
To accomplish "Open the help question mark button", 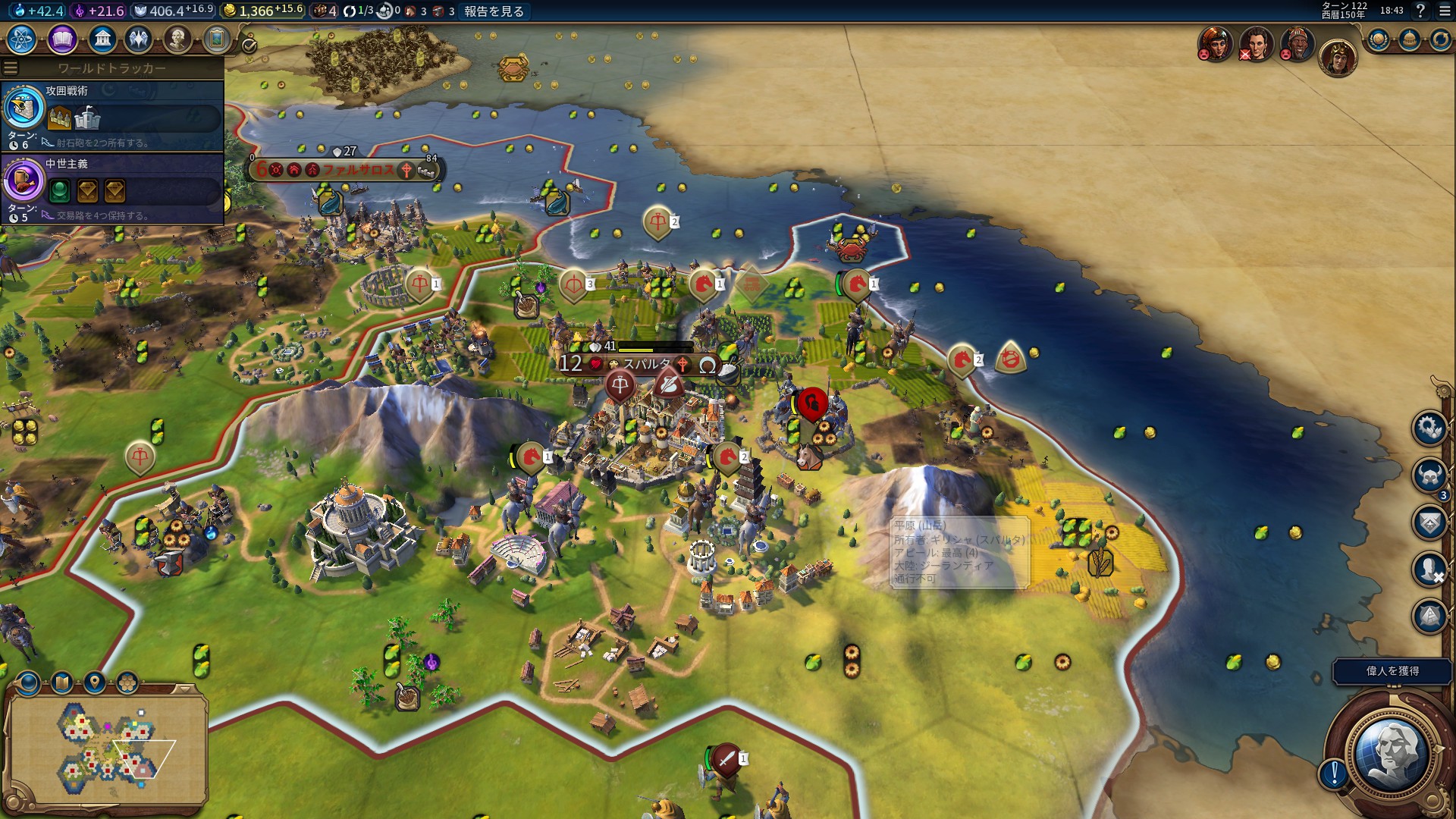I will click(1420, 11).
